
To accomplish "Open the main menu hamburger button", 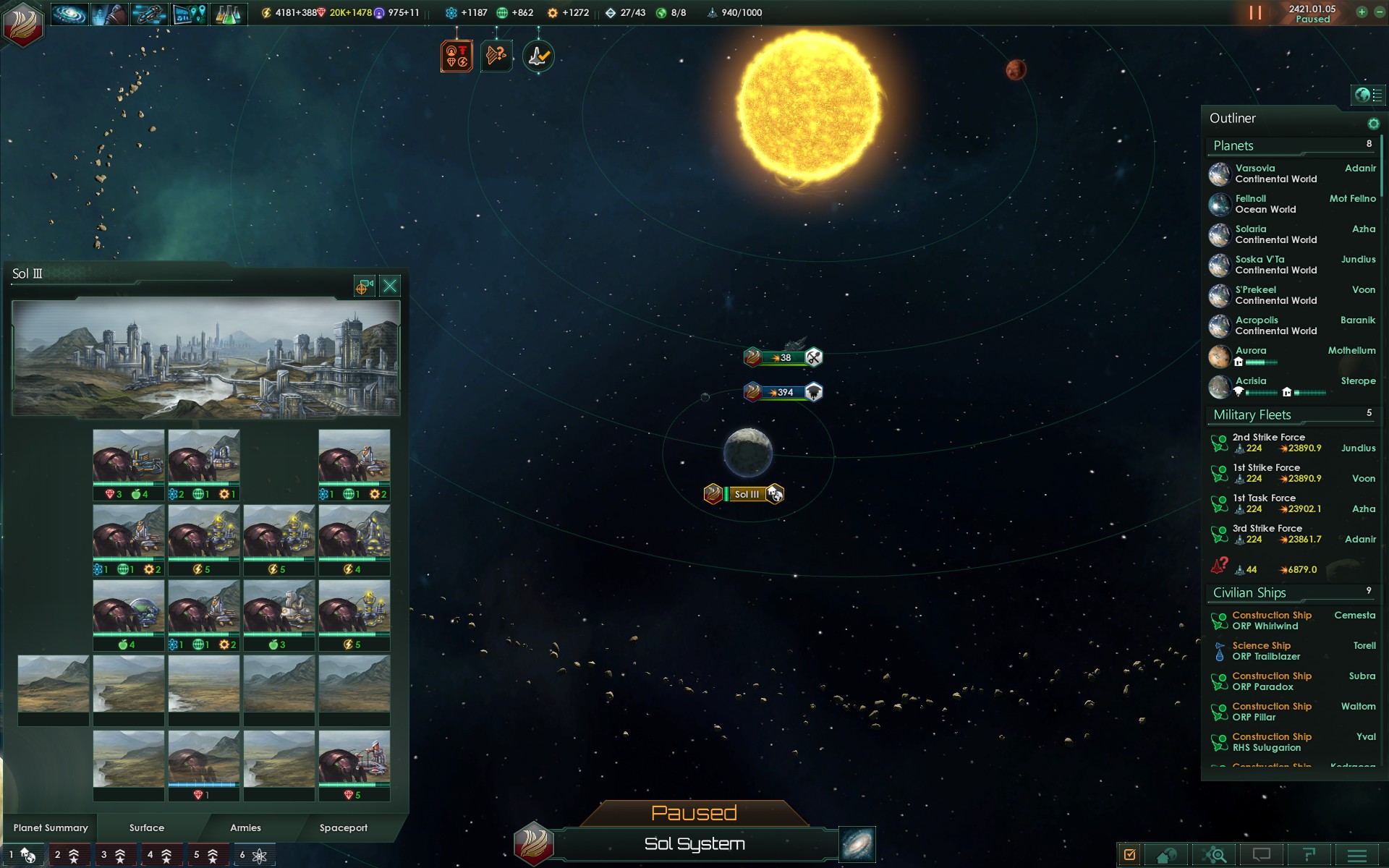I will point(1357,855).
